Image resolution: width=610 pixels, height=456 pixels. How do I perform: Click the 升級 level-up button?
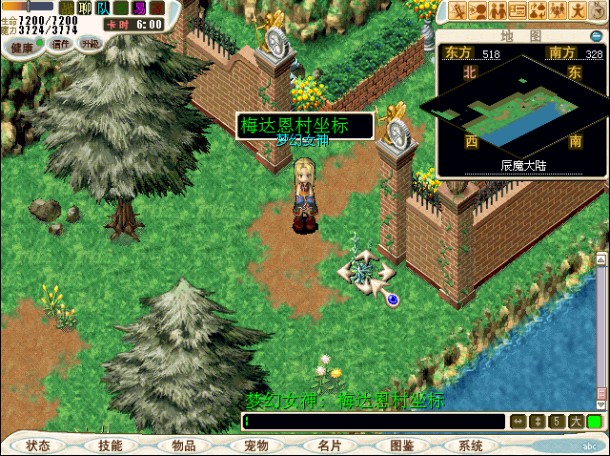click(x=90, y=44)
